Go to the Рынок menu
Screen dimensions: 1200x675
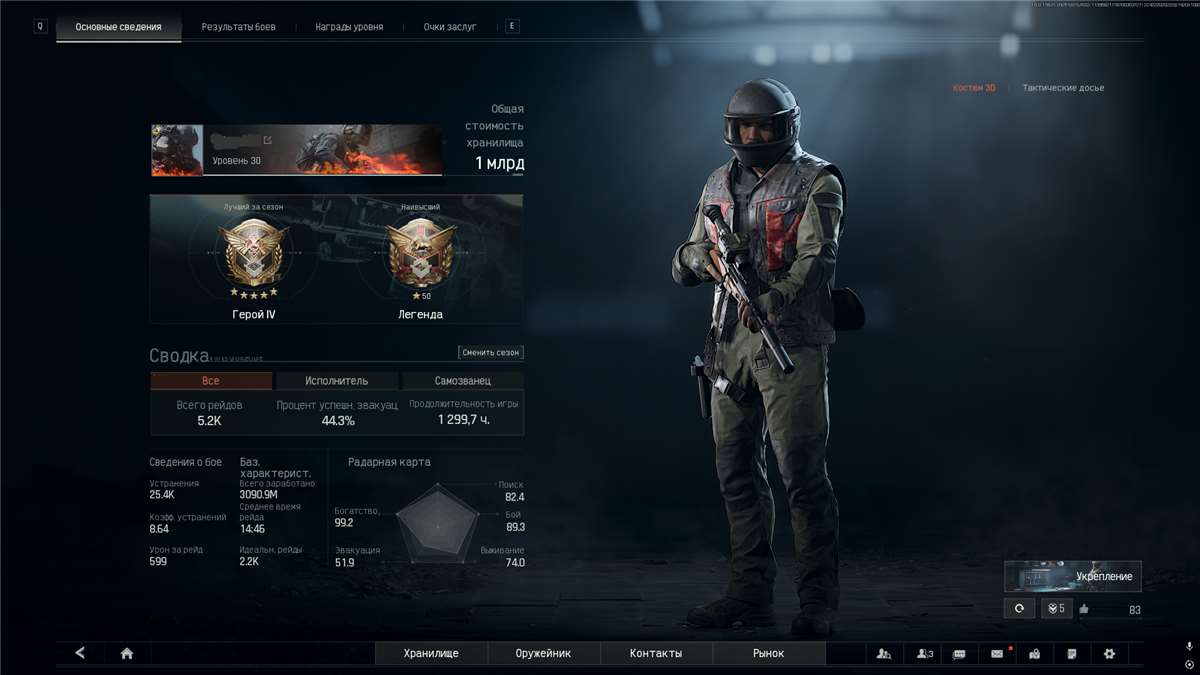click(769, 653)
